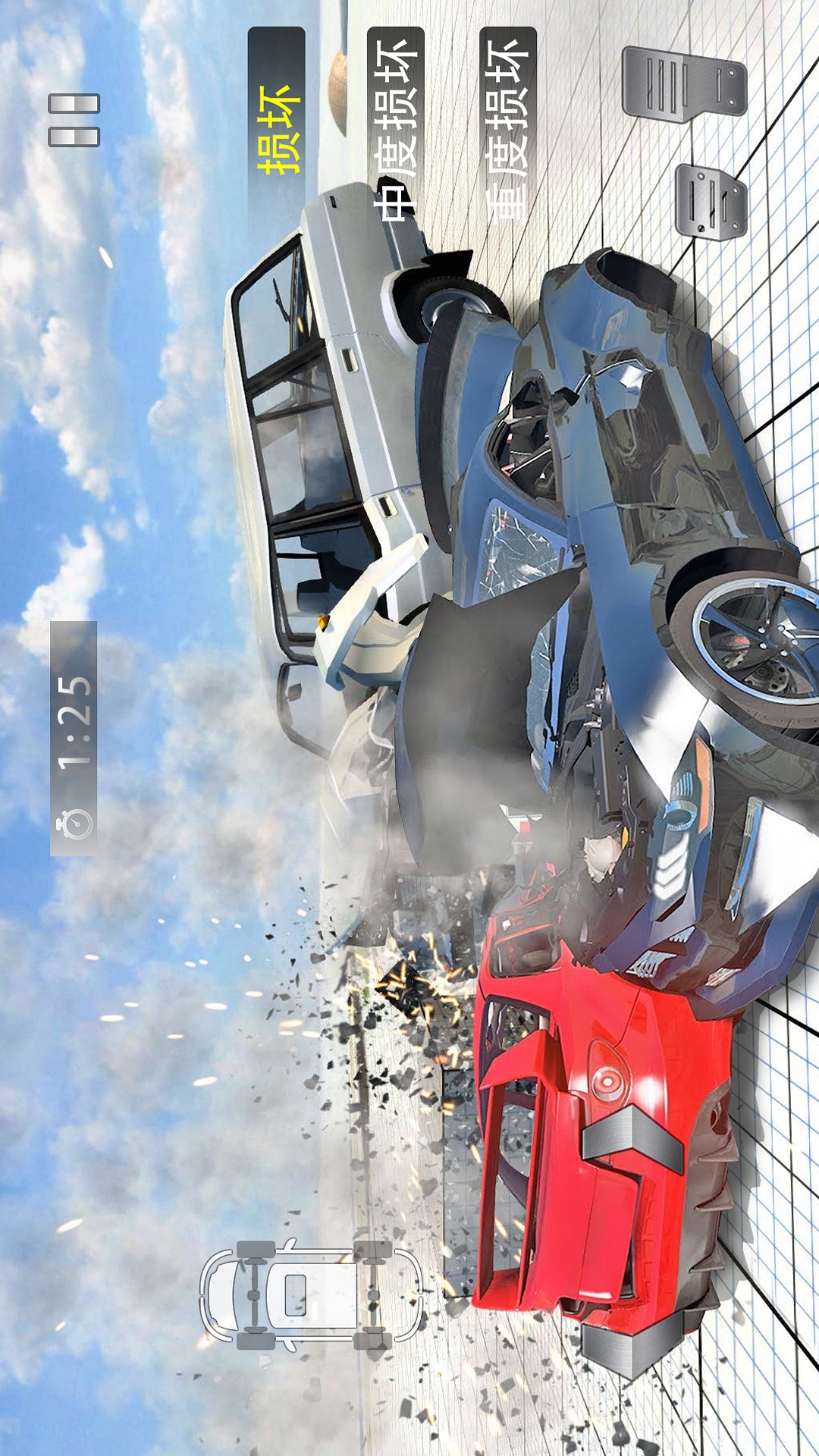Select the yellow 损坏 damage option
Image resolution: width=819 pixels, height=1456 pixels.
click(x=277, y=129)
